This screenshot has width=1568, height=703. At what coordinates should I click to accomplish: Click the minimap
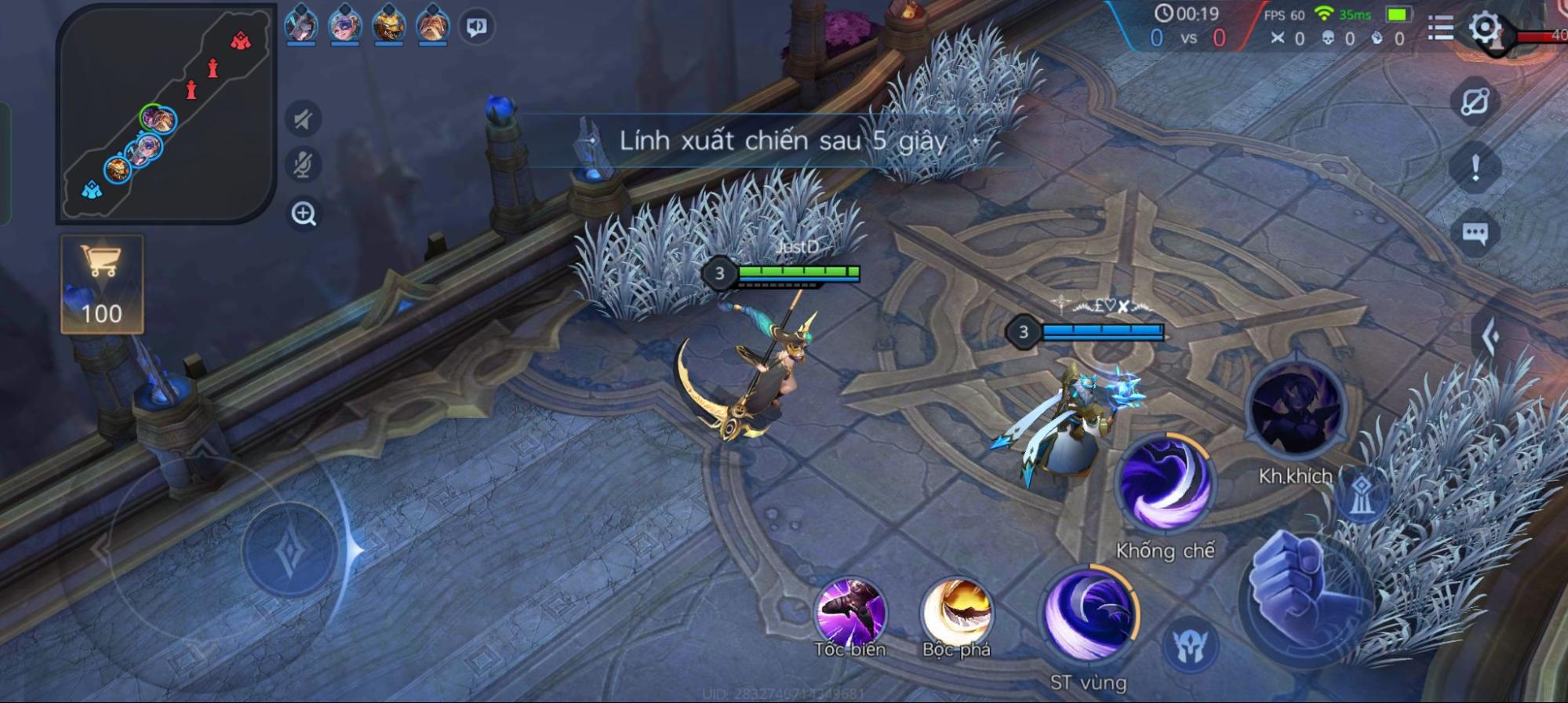point(165,114)
